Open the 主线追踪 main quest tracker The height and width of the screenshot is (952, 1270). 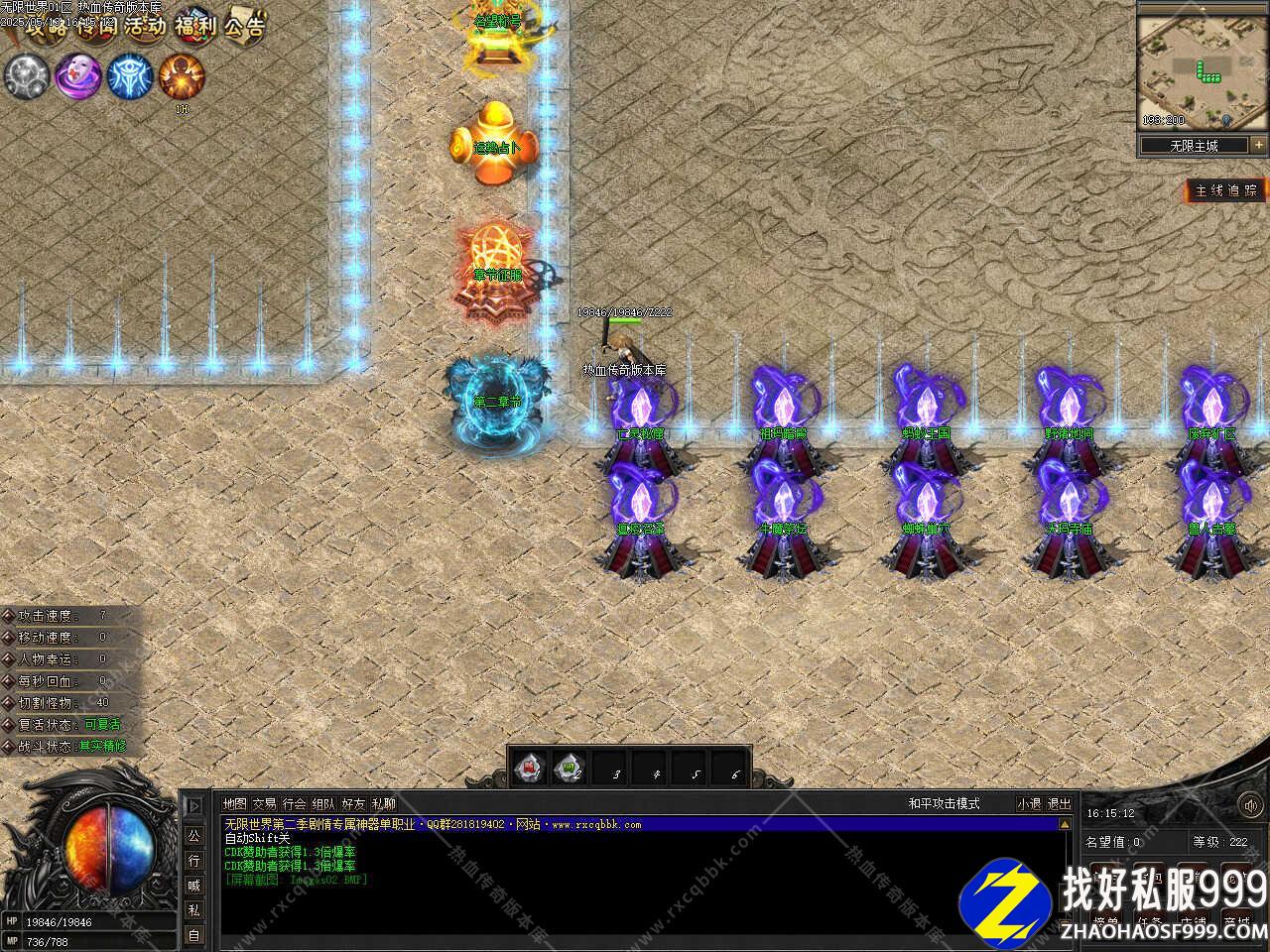(1226, 190)
